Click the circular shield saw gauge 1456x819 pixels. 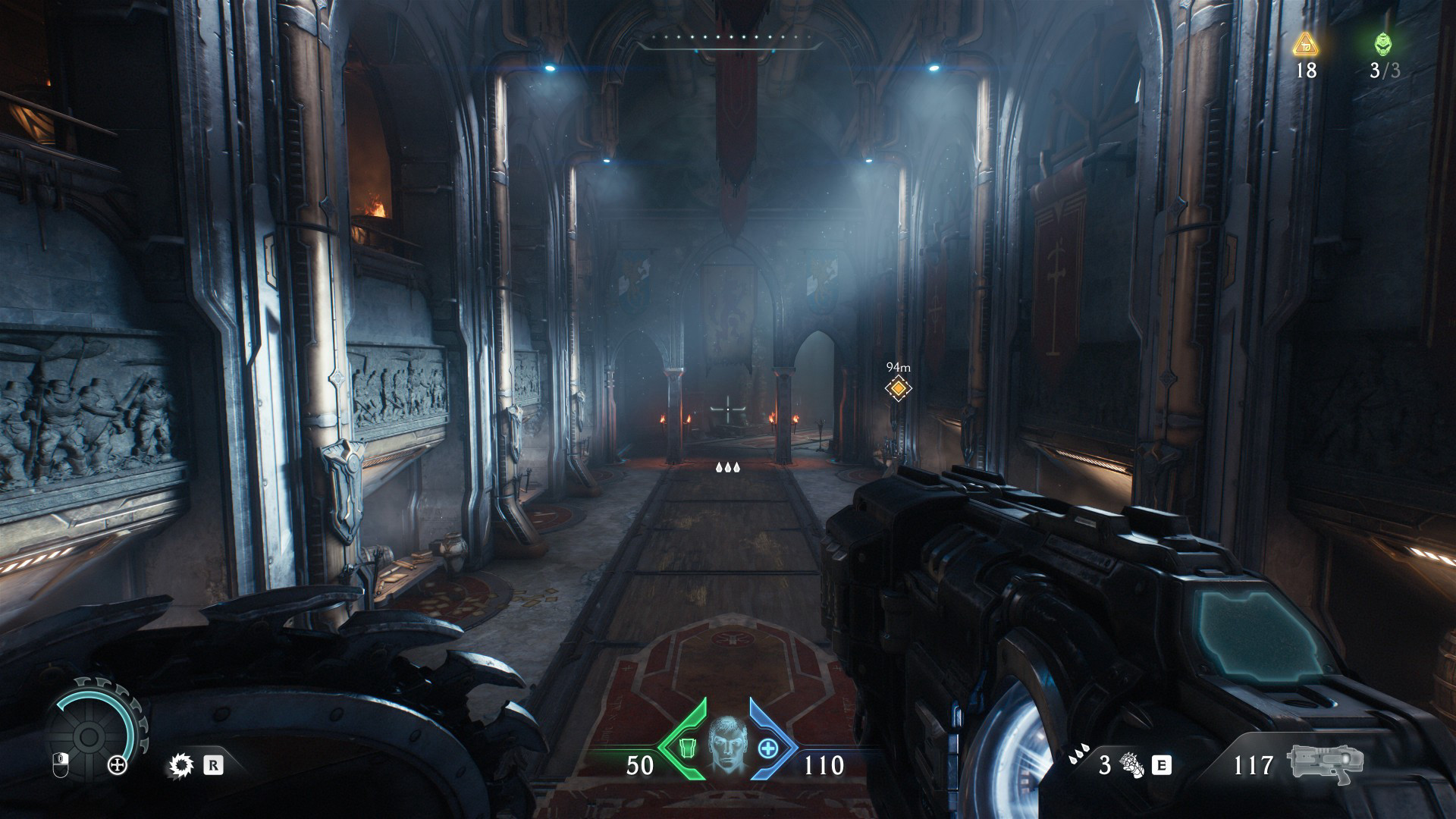pos(89,737)
